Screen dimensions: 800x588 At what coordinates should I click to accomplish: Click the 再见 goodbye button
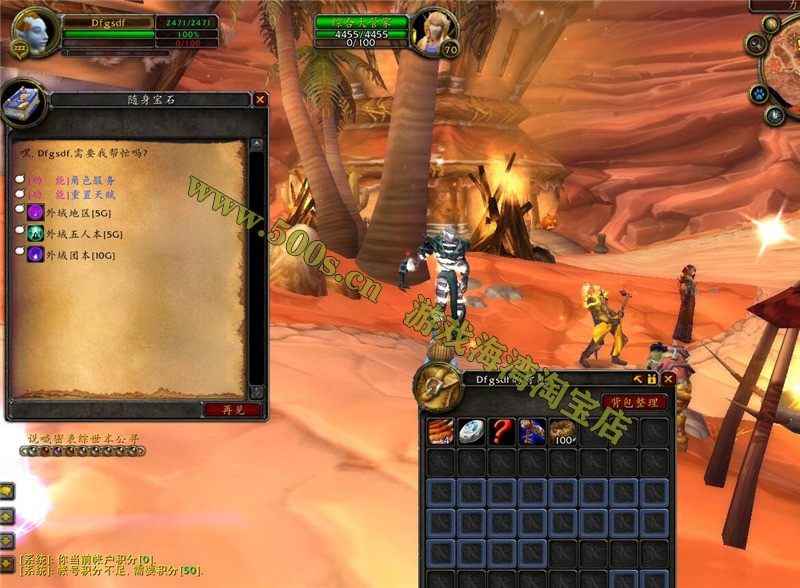pyautogui.click(x=232, y=409)
